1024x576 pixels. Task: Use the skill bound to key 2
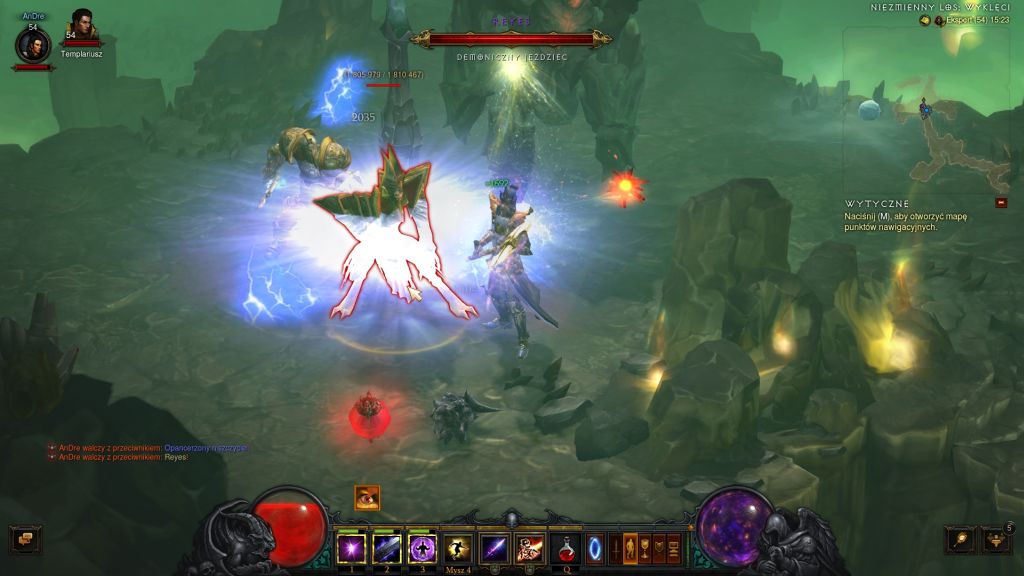click(x=387, y=548)
